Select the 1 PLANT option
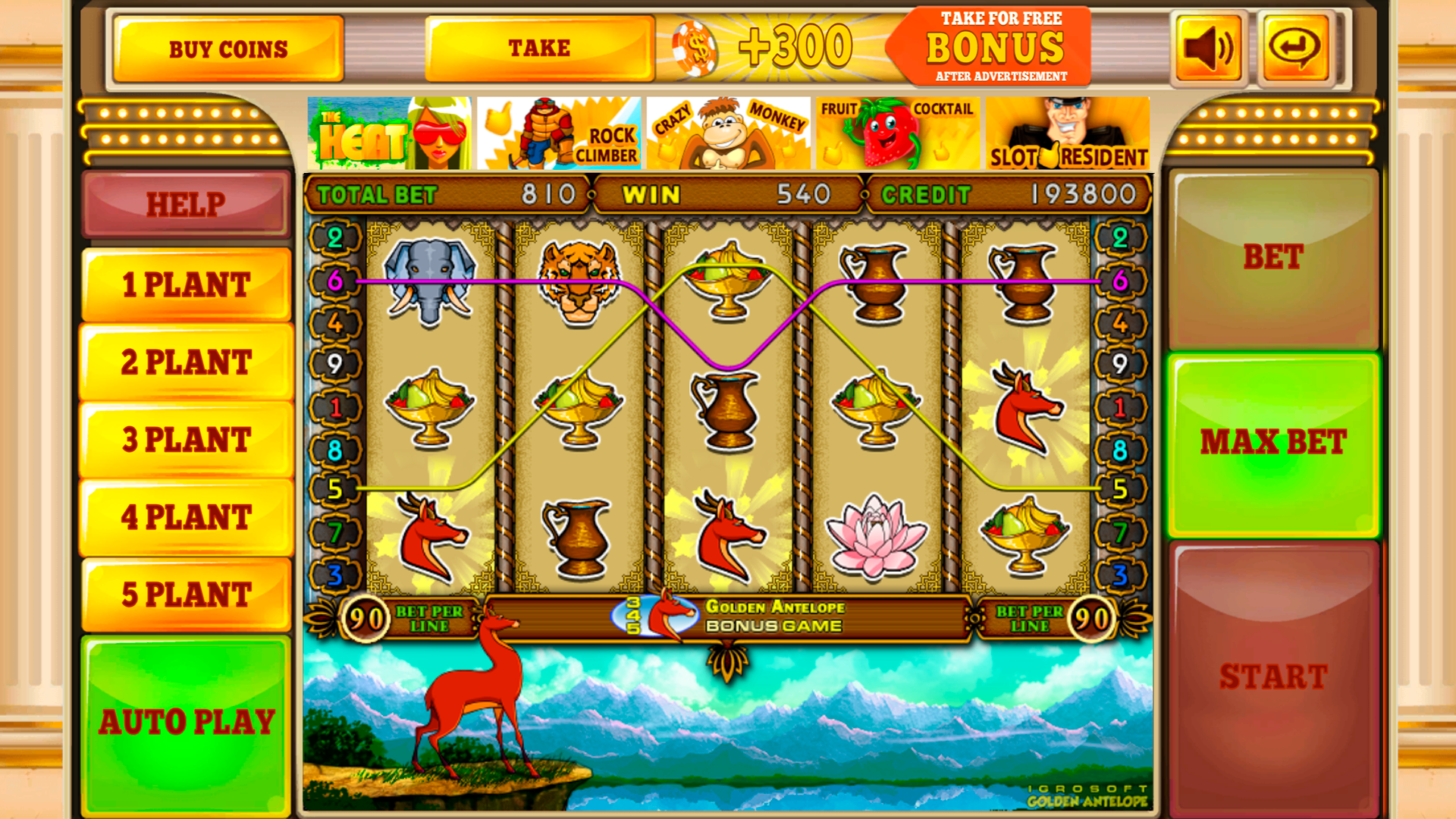This screenshot has height=819, width=1456. (185, 285)
